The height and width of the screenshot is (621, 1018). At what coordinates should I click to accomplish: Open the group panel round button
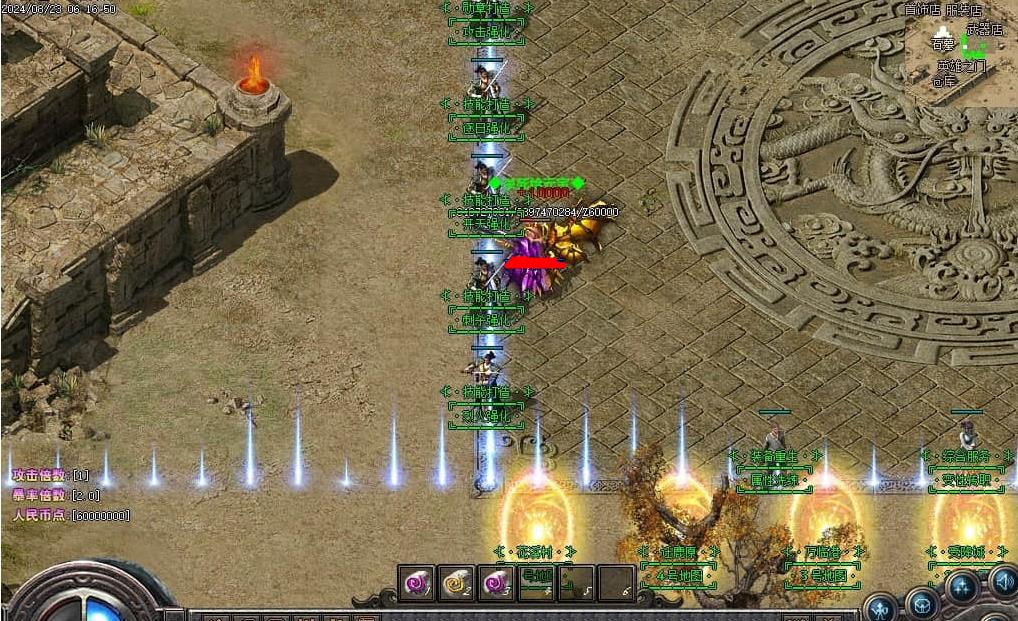(963, 587)
